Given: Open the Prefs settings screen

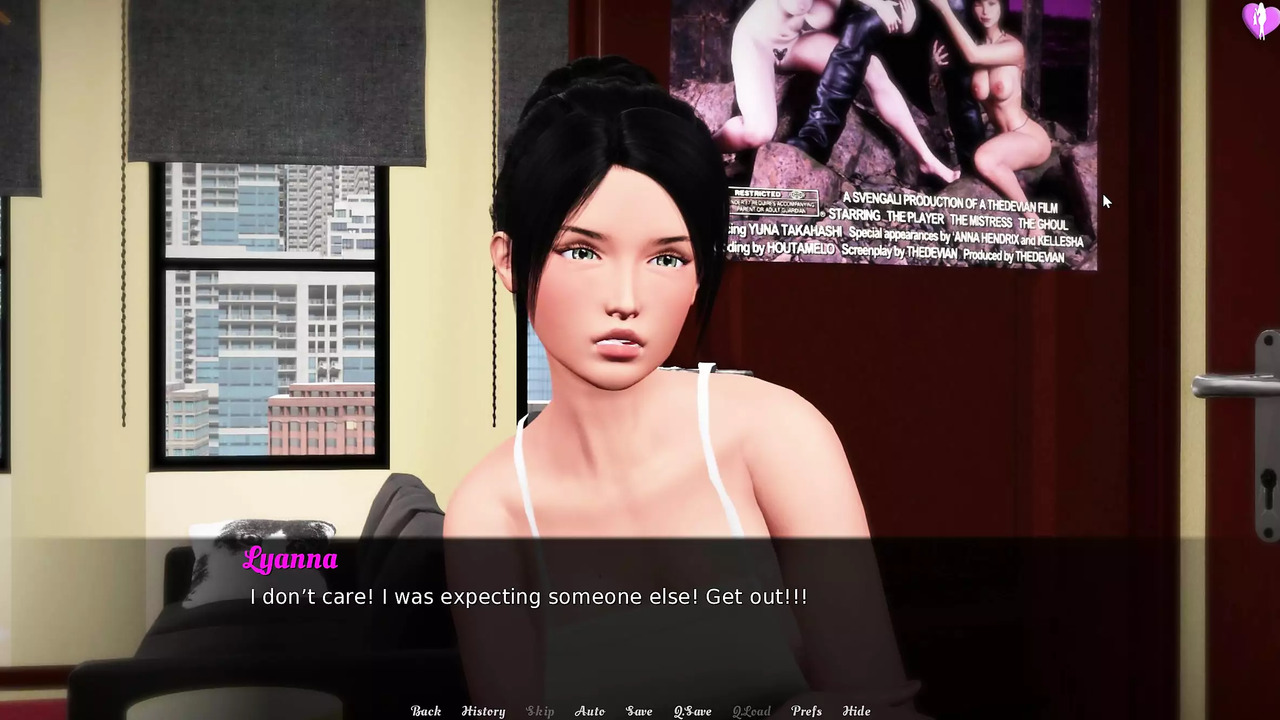Looking at the screenshot, I should click(806, 711).
